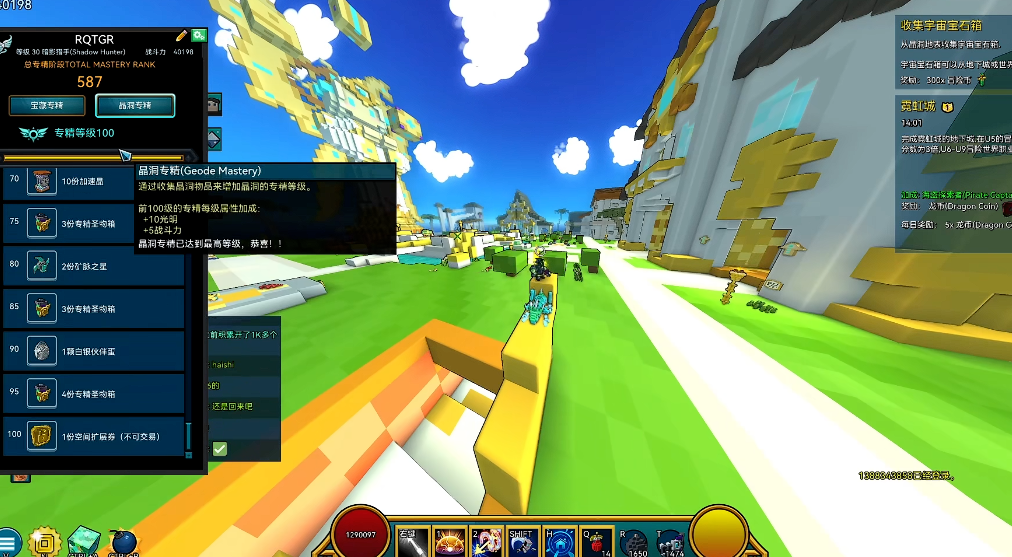Select the level 80 2份矿脉之星 reward
The width and height of the screenshot is (1012, 557).
coord(94,266)
